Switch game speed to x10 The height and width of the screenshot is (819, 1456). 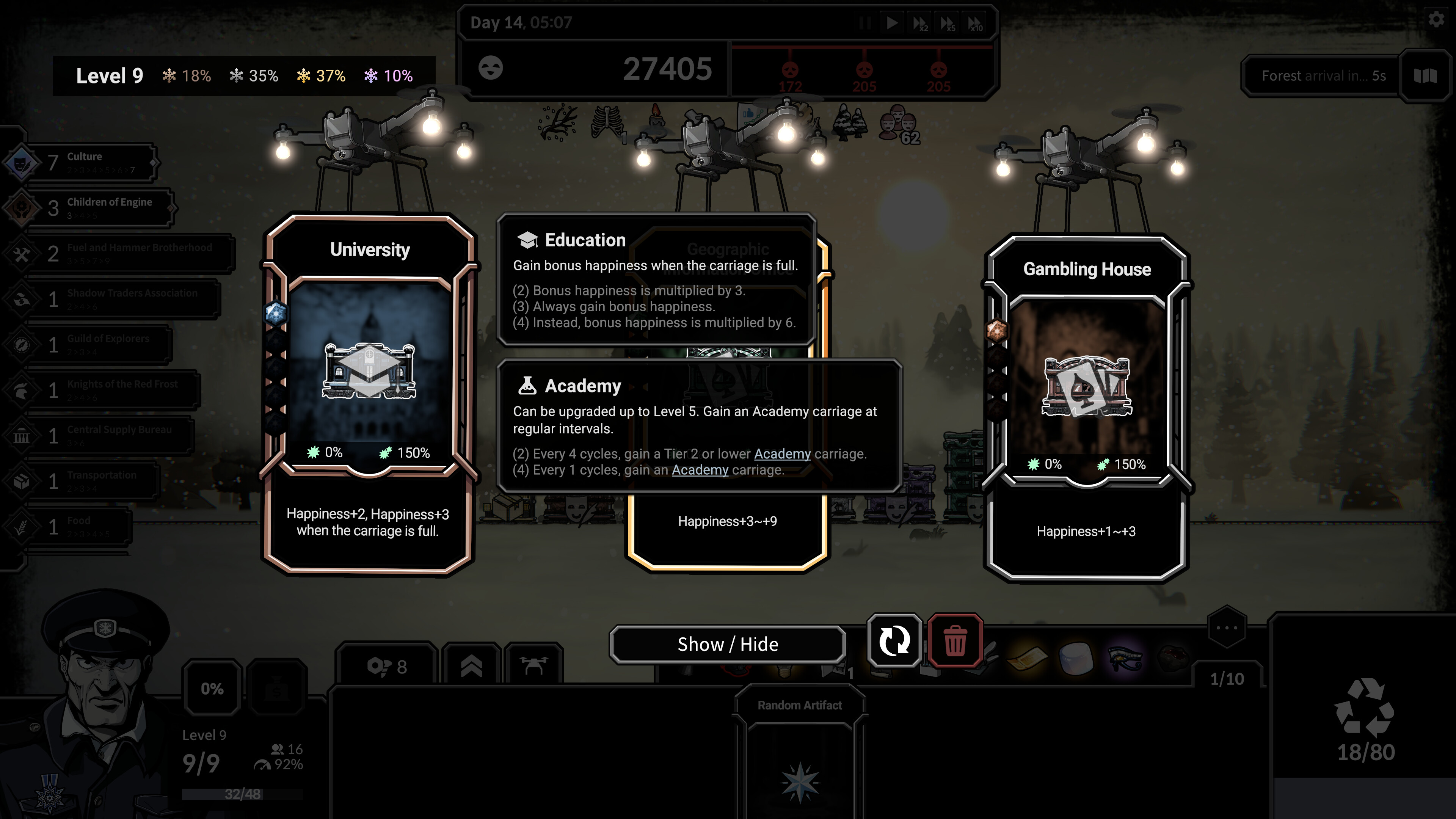[975, 23]
